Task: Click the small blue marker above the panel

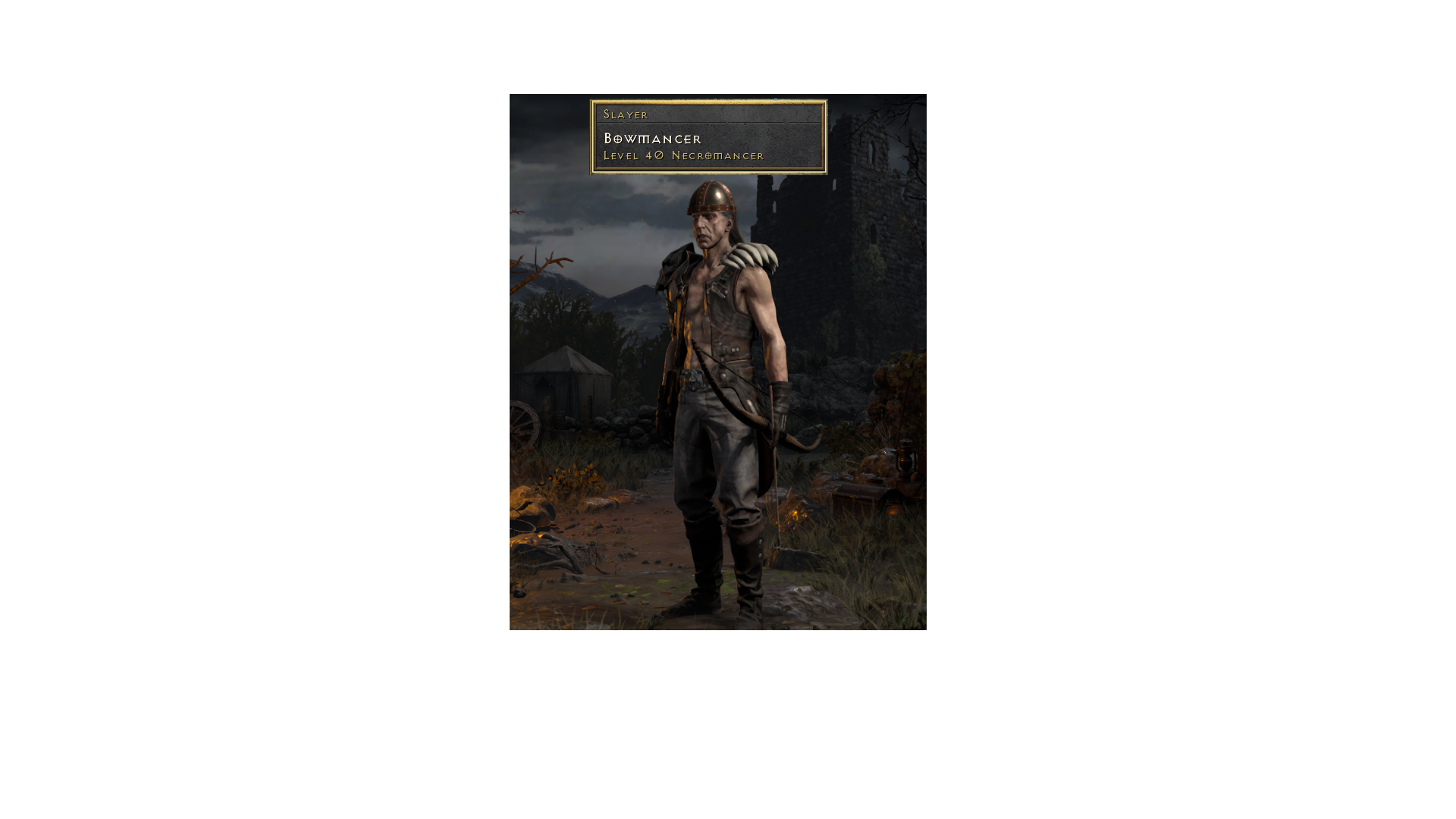Action: pos(775,99)
